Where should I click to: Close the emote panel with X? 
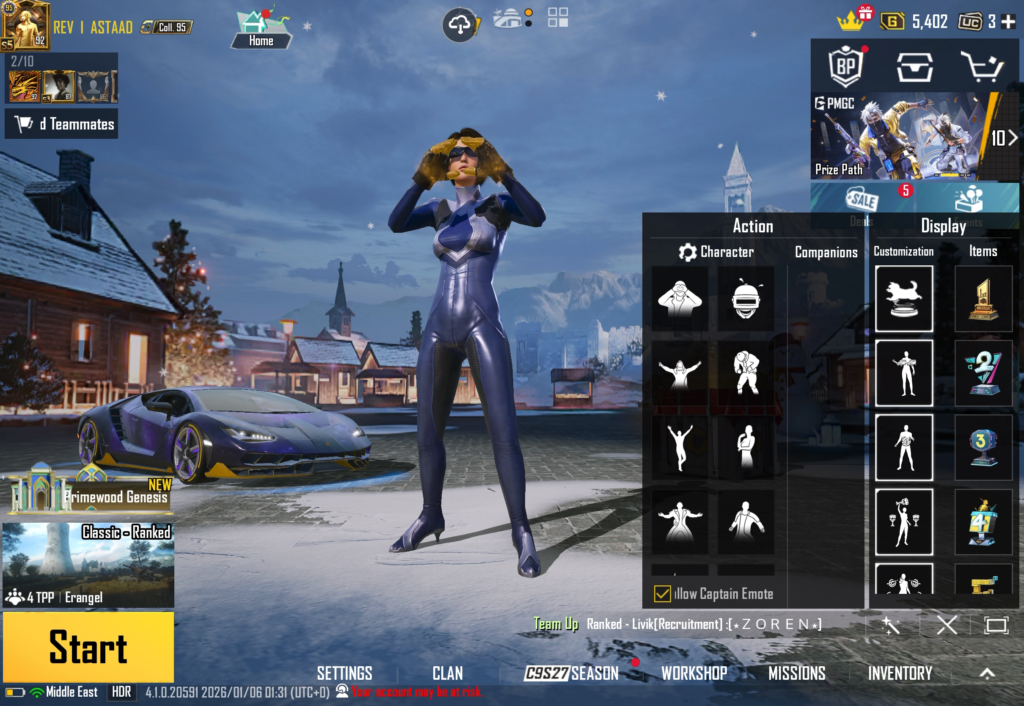coord(946,625)
